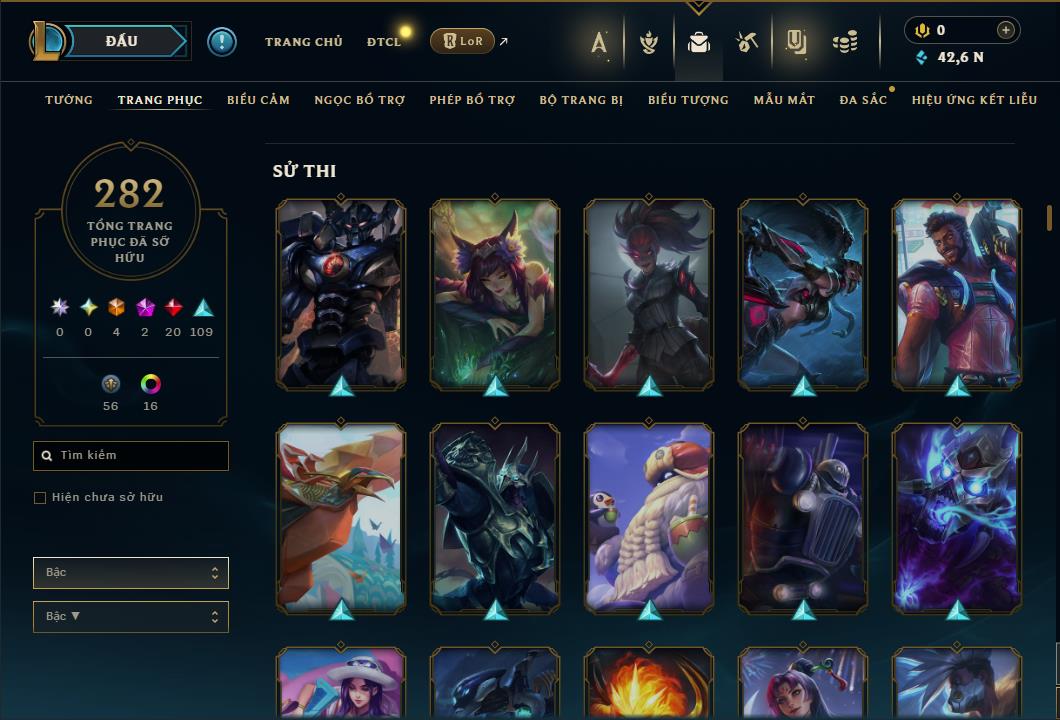Viewport: 1060px width, 720px height.
Task: Click the ĐẤU play button
Action: click(x=122, y=41)
